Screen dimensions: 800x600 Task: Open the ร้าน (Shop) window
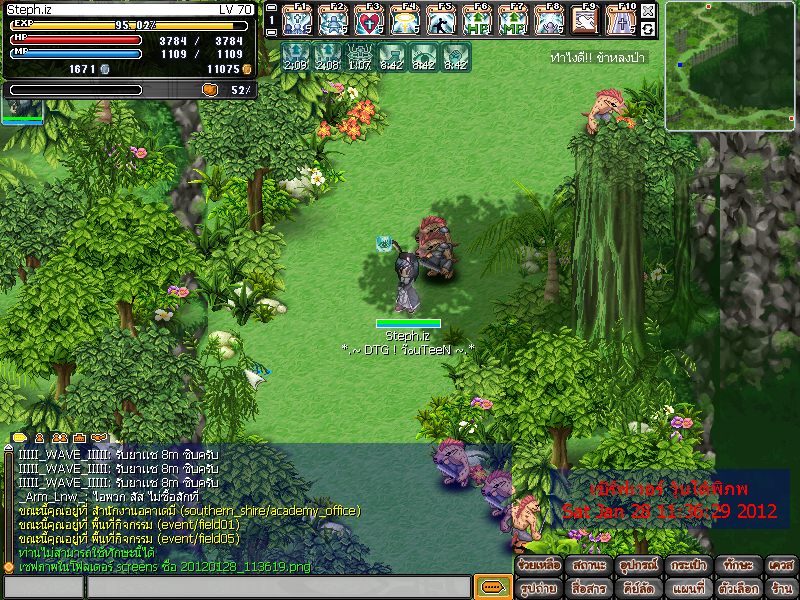tap(781, 588)
